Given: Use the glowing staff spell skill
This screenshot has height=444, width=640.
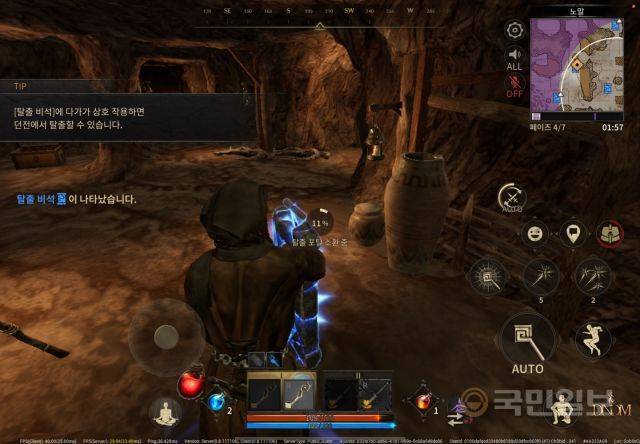Looking at the screenshot, I should pos(489,275).
